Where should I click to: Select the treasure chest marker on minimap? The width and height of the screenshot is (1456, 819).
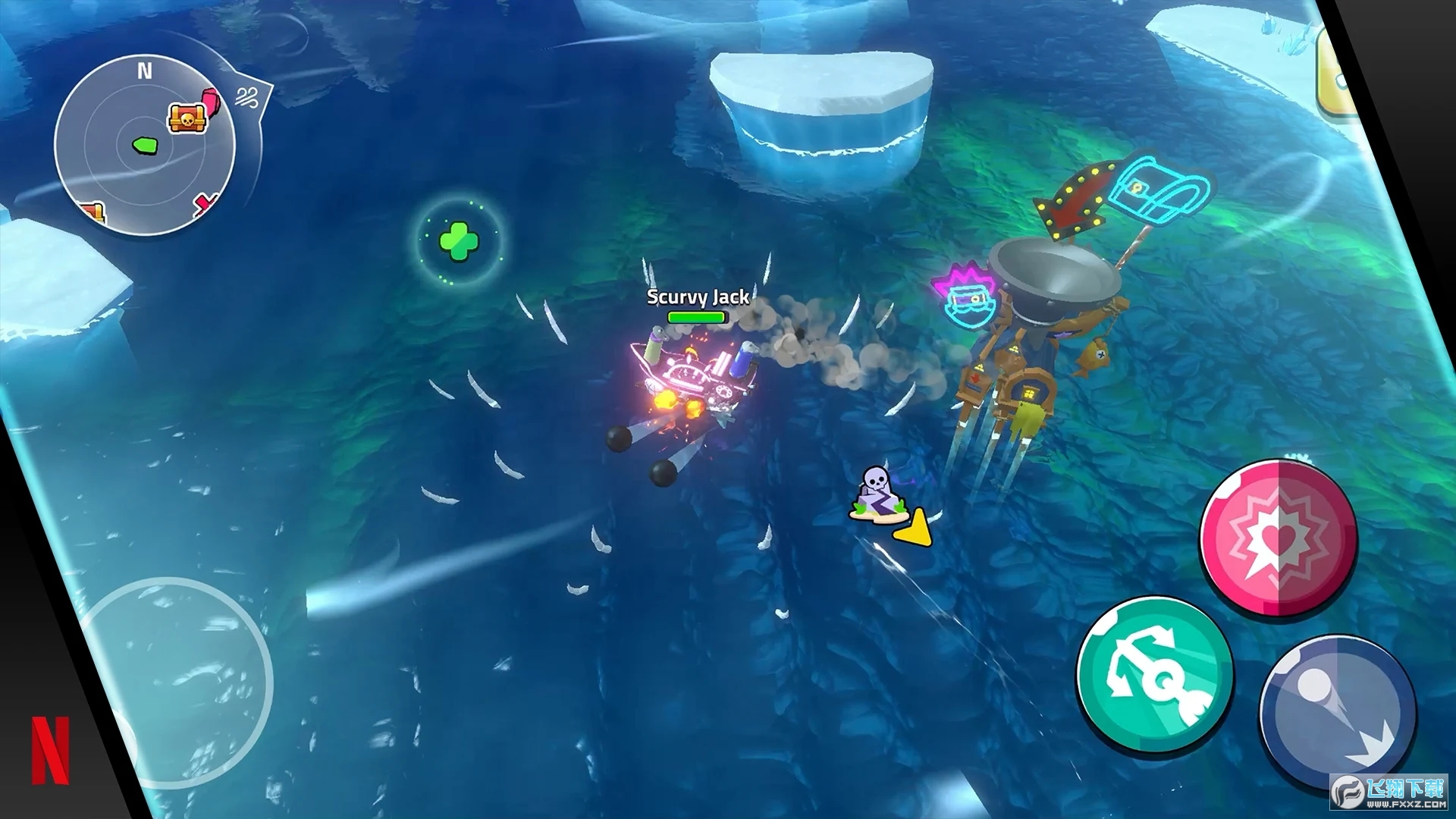(187, 118)
